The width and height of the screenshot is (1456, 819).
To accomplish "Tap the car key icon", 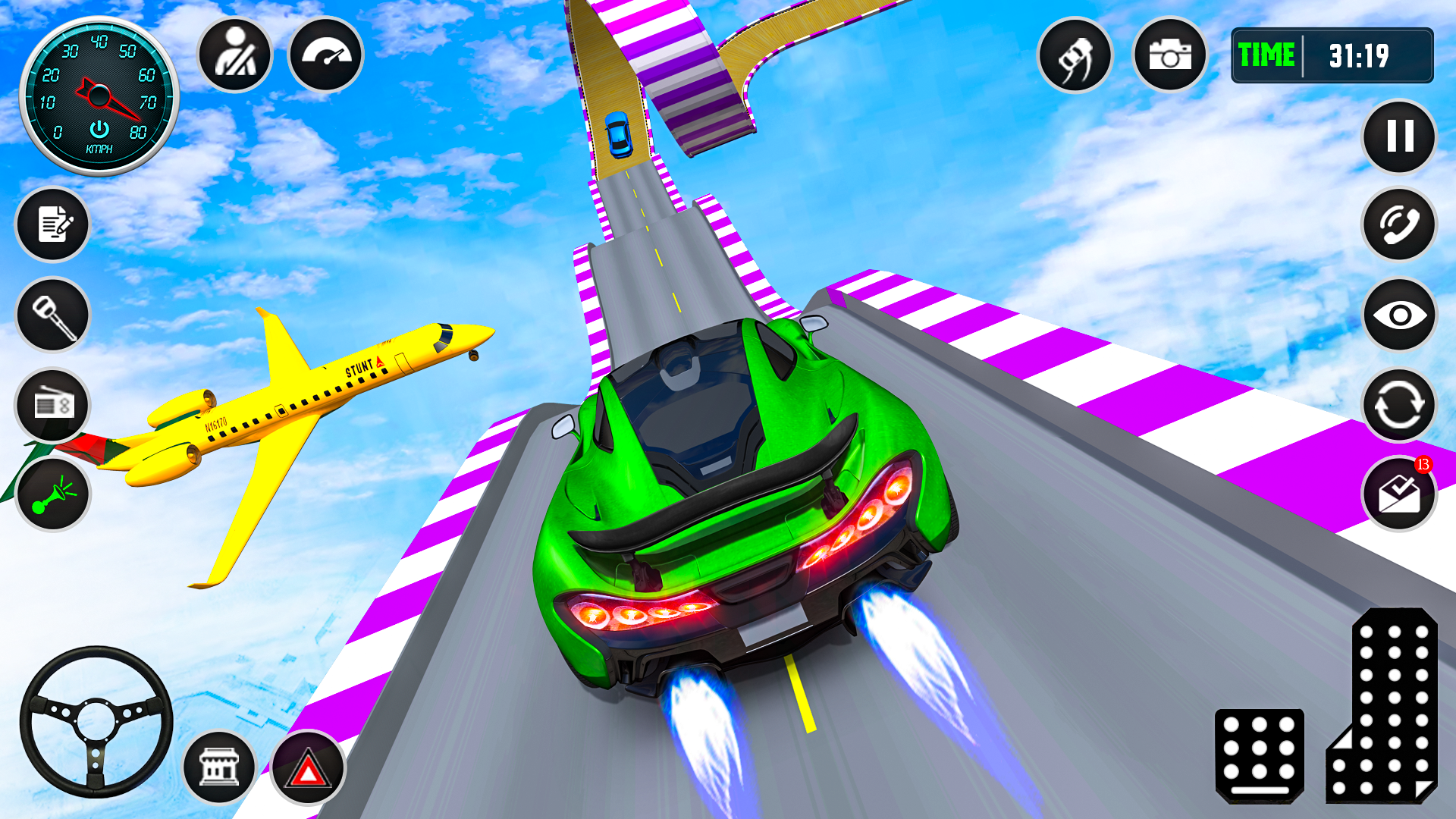I will (52, 316).
